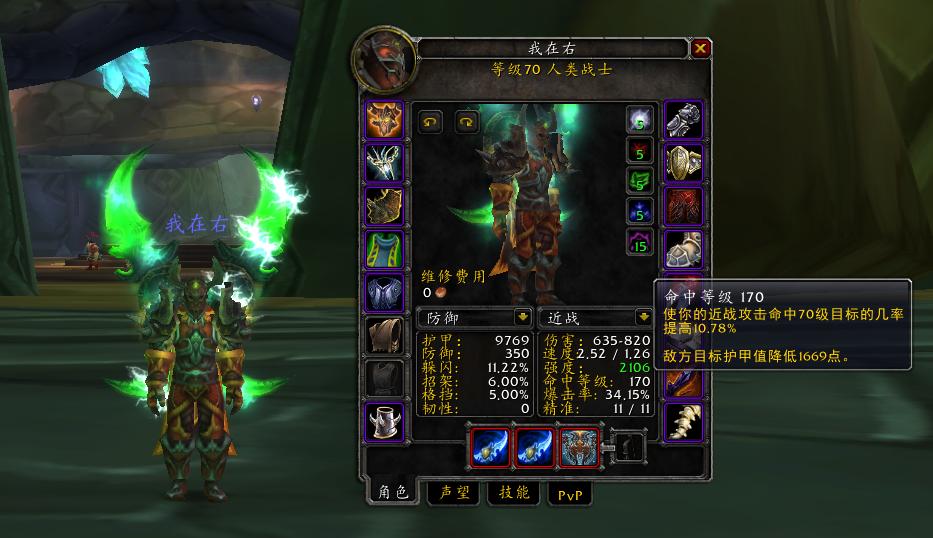Viewport: 933px width, 538px height.
Task: Show the PvP tab
Action: click(x=567, y=493)
